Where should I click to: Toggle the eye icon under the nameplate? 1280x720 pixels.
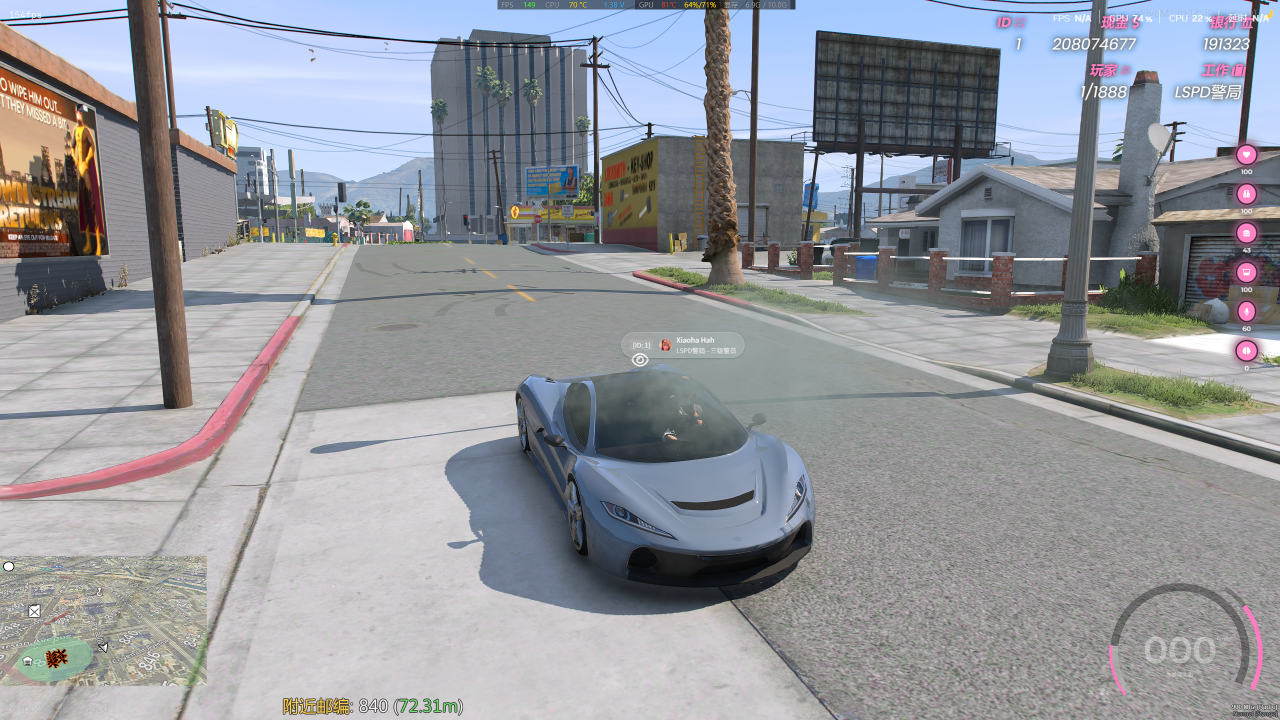[640, 360]
